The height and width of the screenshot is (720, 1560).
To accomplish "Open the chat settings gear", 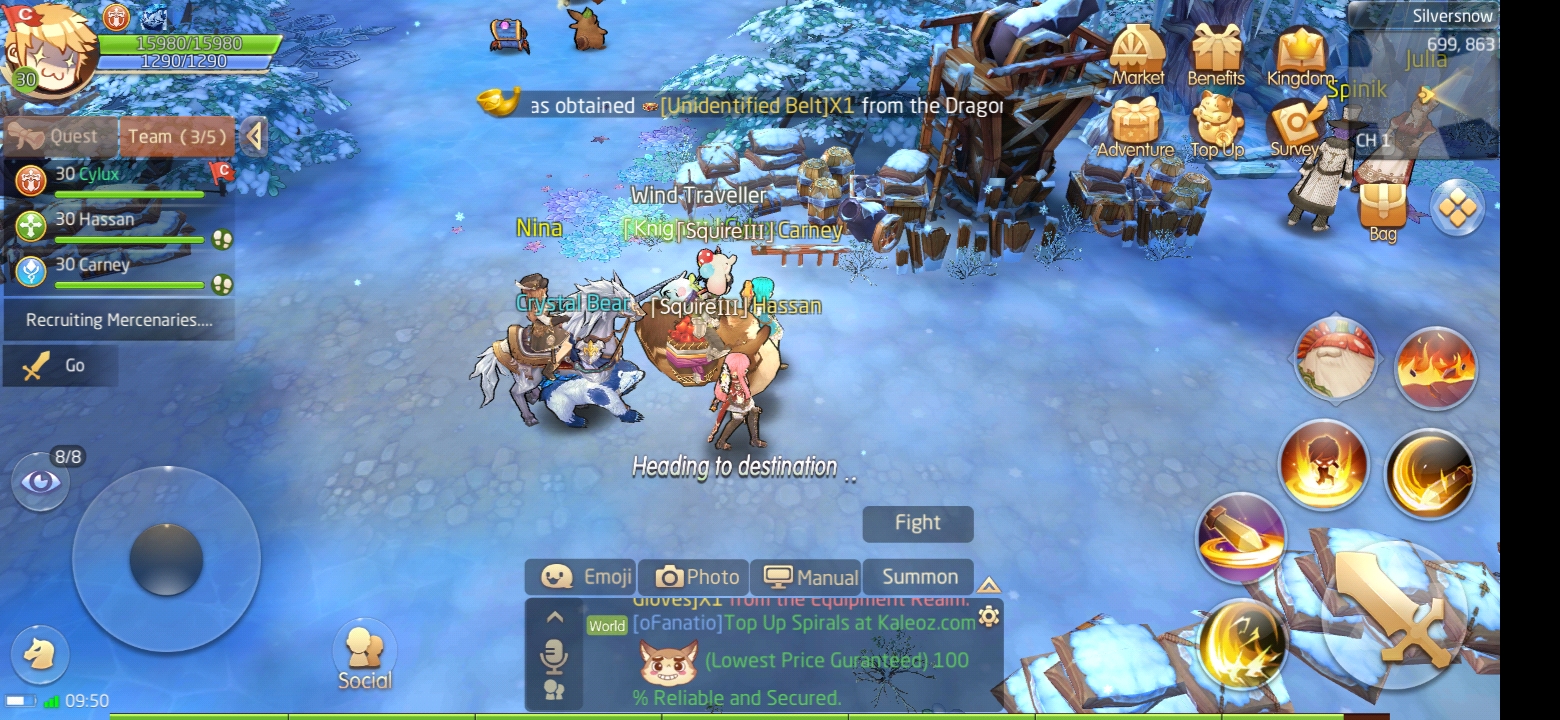I will point(989,616).
